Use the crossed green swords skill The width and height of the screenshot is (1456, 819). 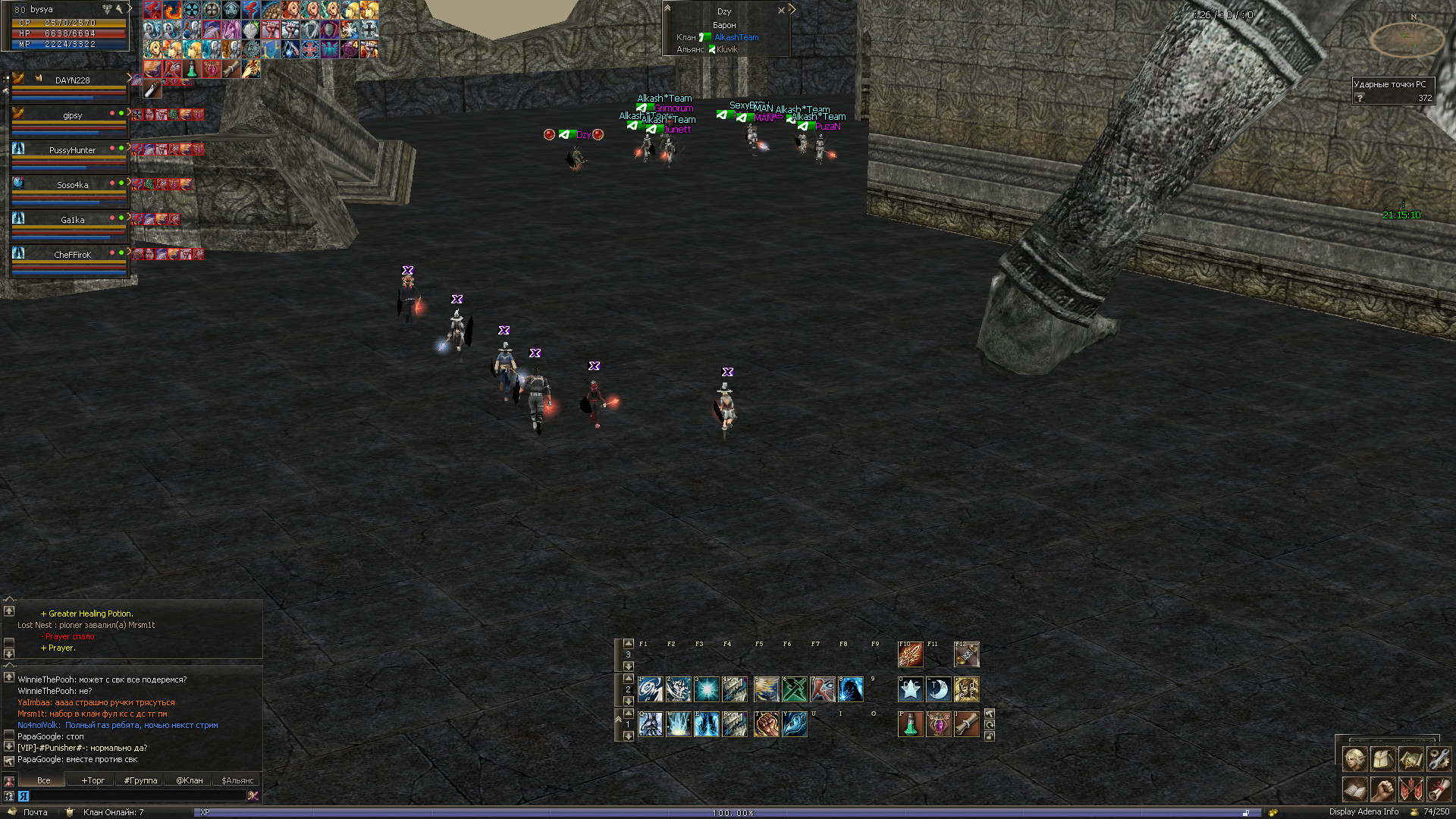point(794,689)
